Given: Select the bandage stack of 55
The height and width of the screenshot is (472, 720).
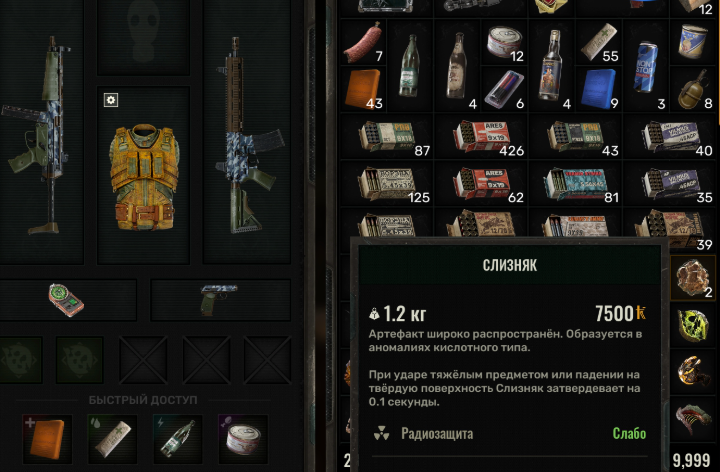Looking at the screenshot, I should [598, 44].
